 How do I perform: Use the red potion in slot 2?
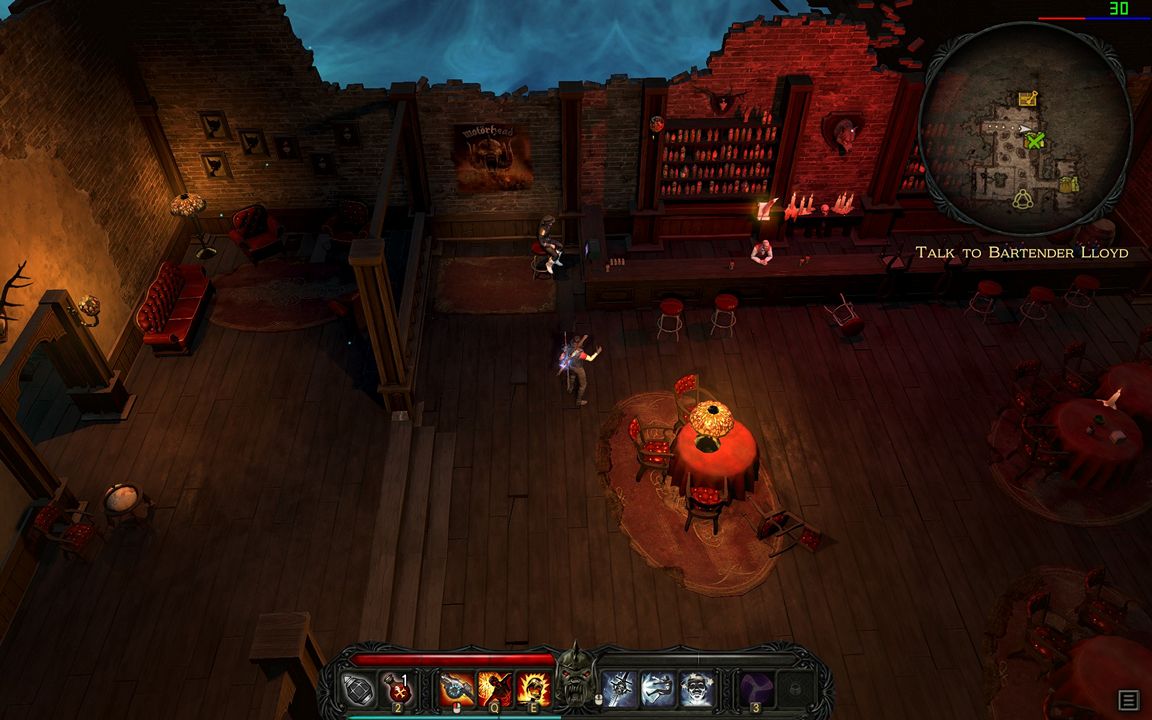pyautogui.click(x=399, y=689)
